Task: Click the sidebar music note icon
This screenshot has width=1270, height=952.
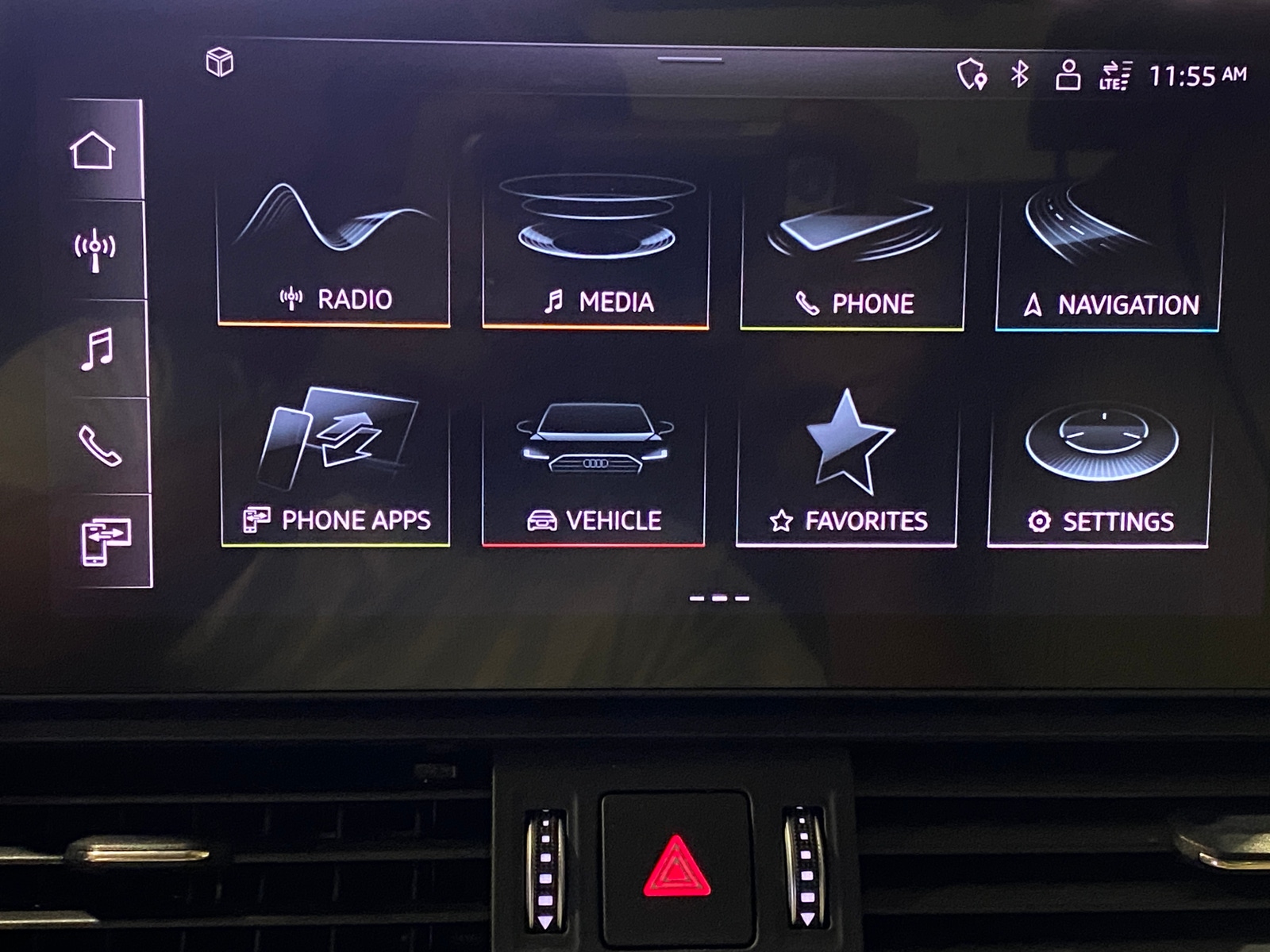Action: click(98, 349)
